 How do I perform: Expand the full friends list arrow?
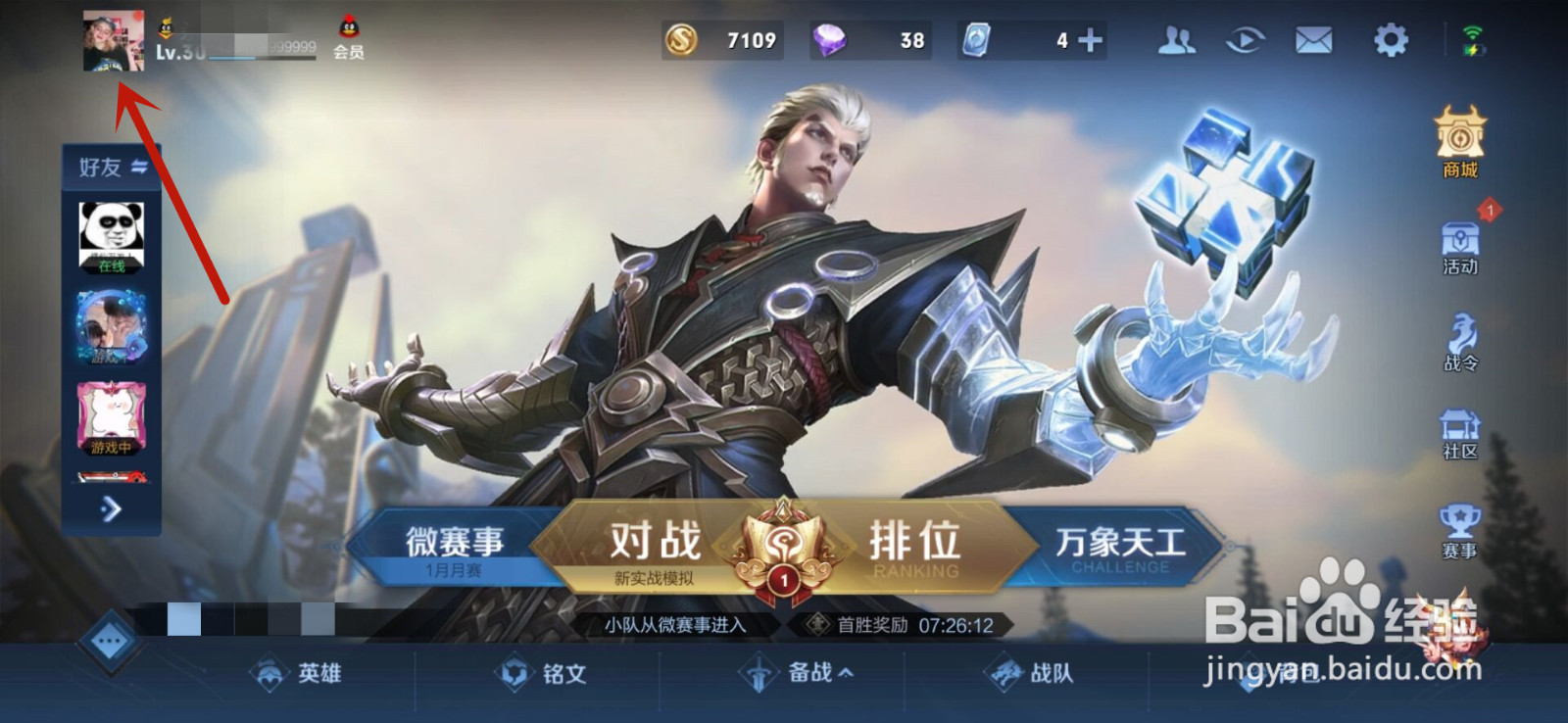point(110,509)
